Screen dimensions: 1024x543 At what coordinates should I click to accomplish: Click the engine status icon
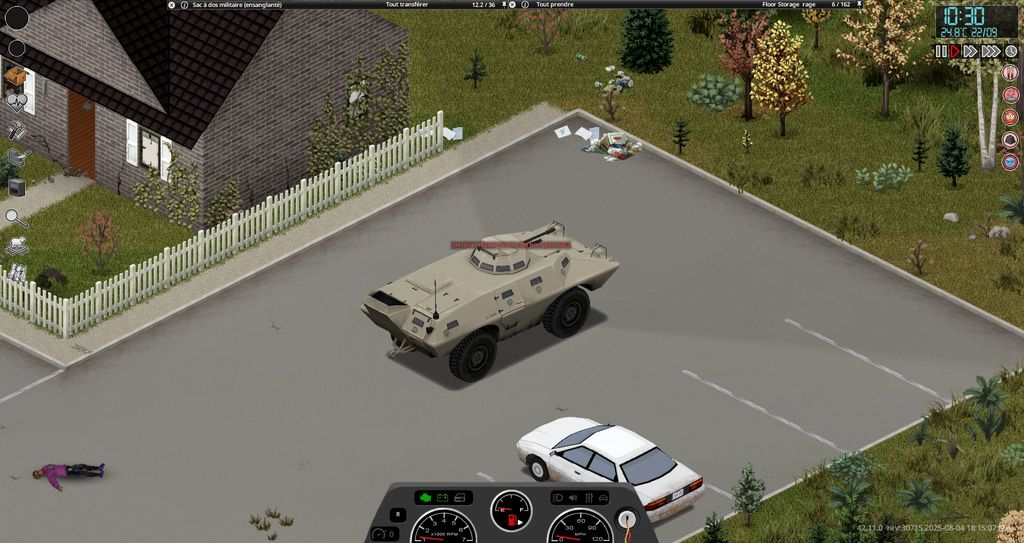(424, 497)
